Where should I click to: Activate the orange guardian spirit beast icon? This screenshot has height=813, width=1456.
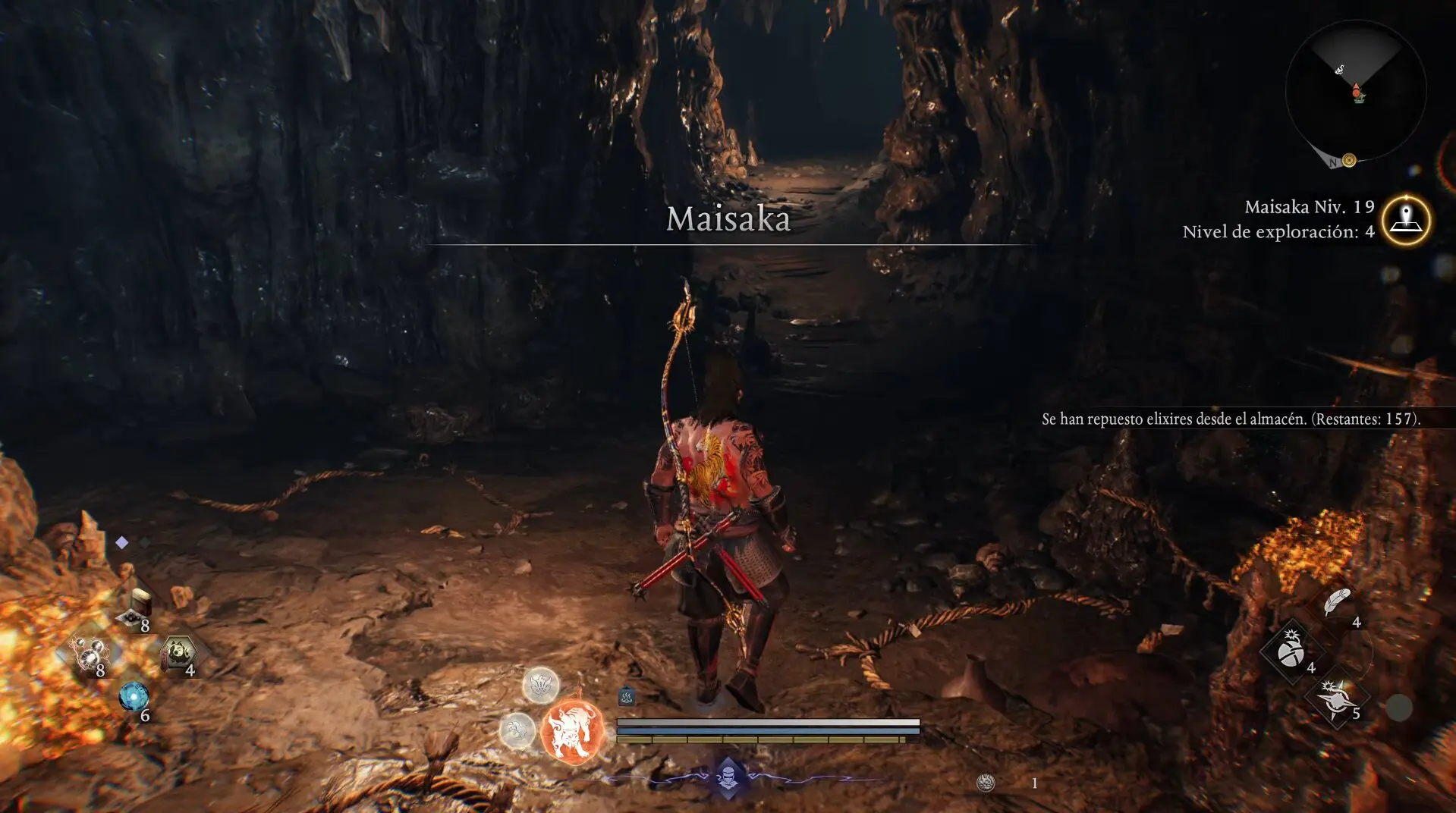(572, 732)
